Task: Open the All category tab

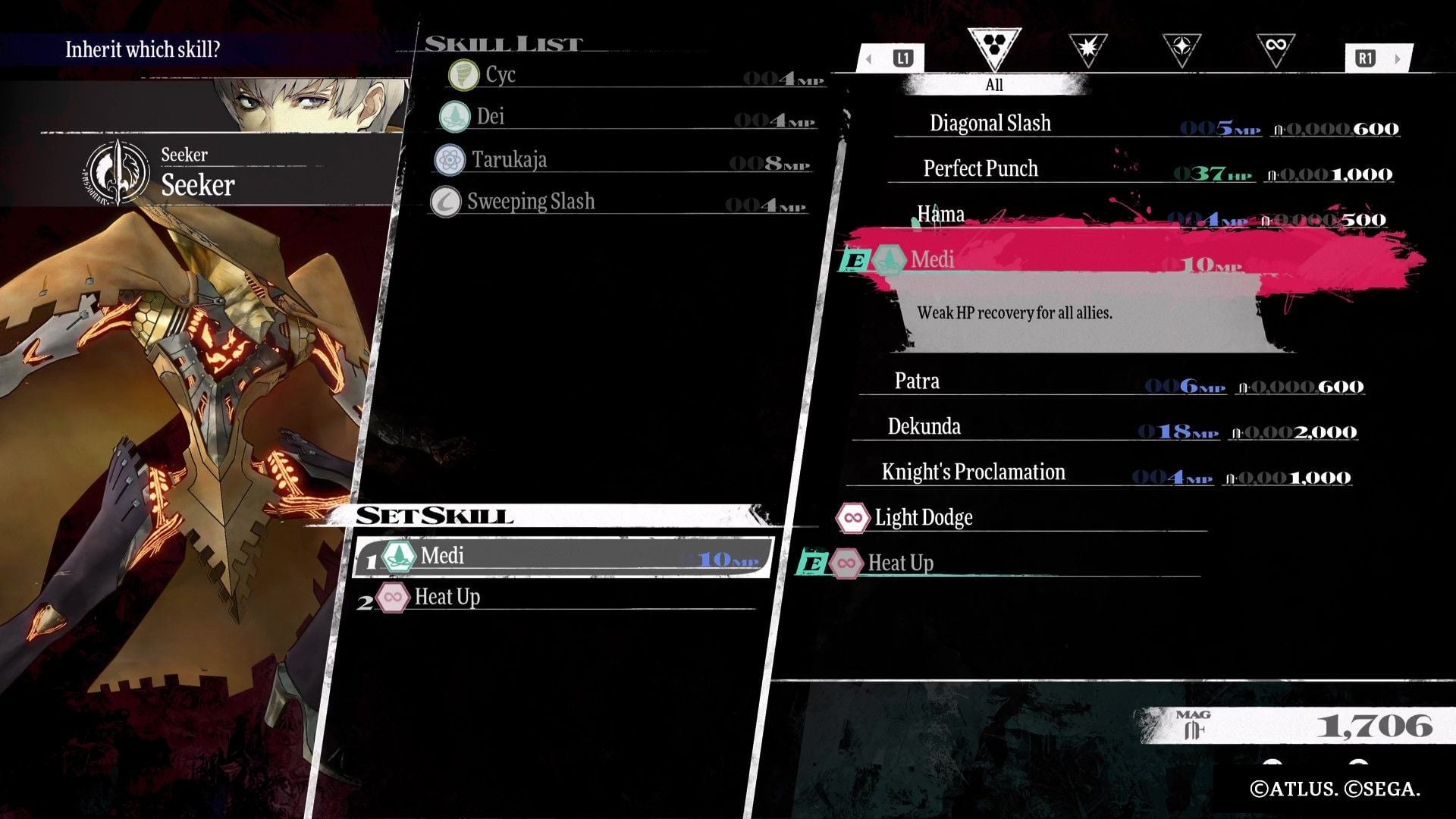Action: (993, 85)
